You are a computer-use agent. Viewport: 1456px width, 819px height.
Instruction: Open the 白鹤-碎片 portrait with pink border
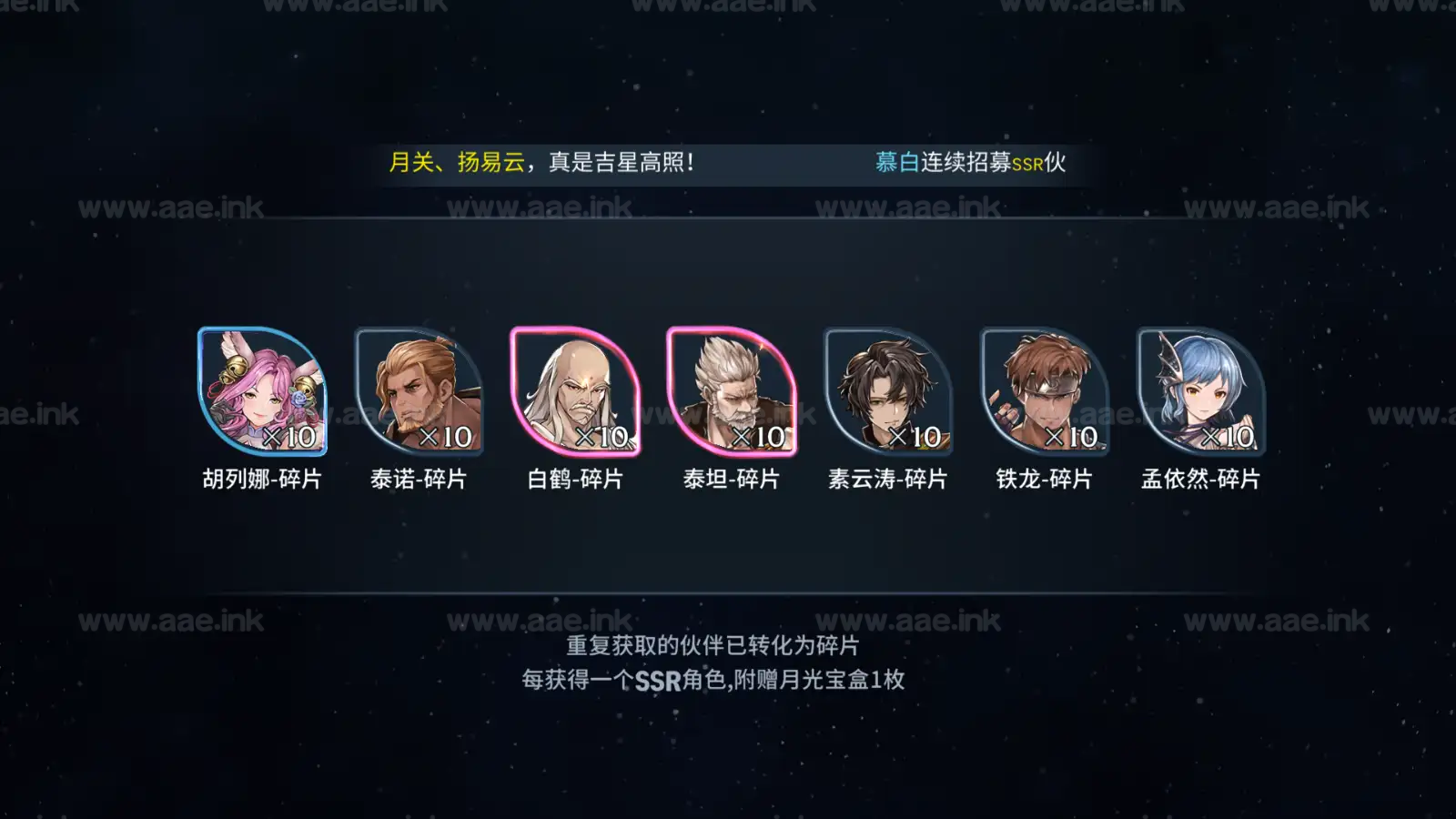[573, 391]
